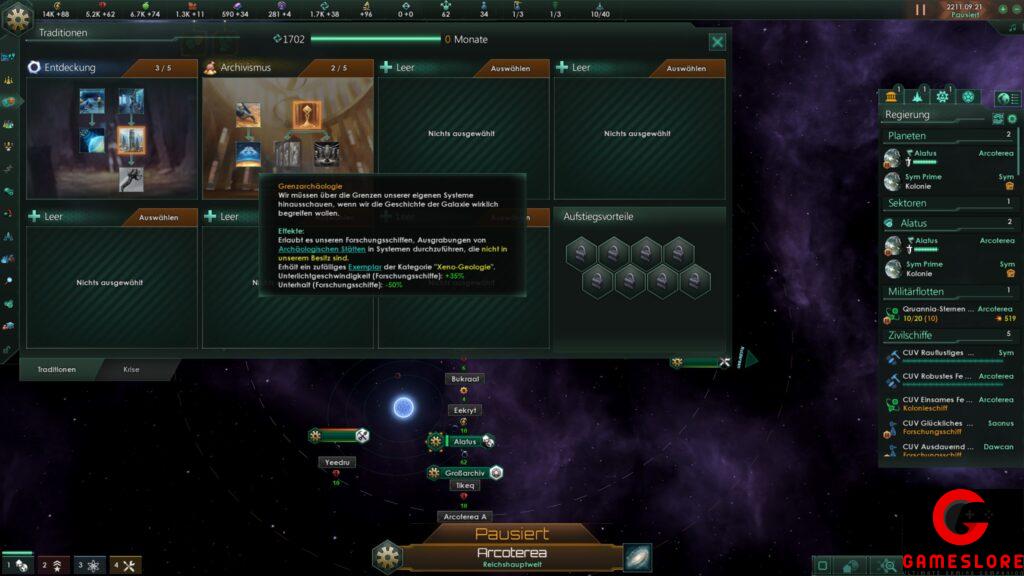
Task: Select the Alatus planet label in system view
Action: [x=465, y=441]
